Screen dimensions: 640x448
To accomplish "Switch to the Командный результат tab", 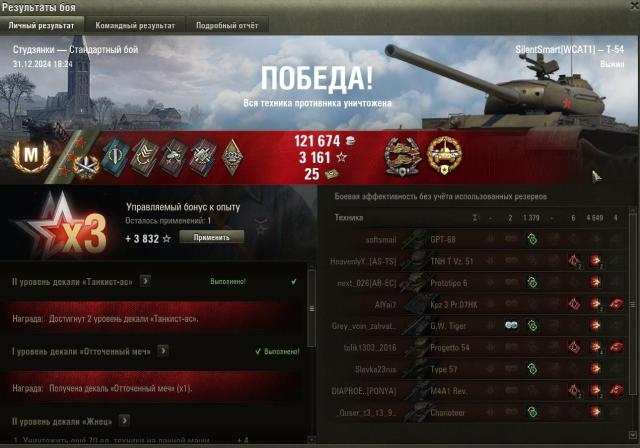I will coord(132,25).
